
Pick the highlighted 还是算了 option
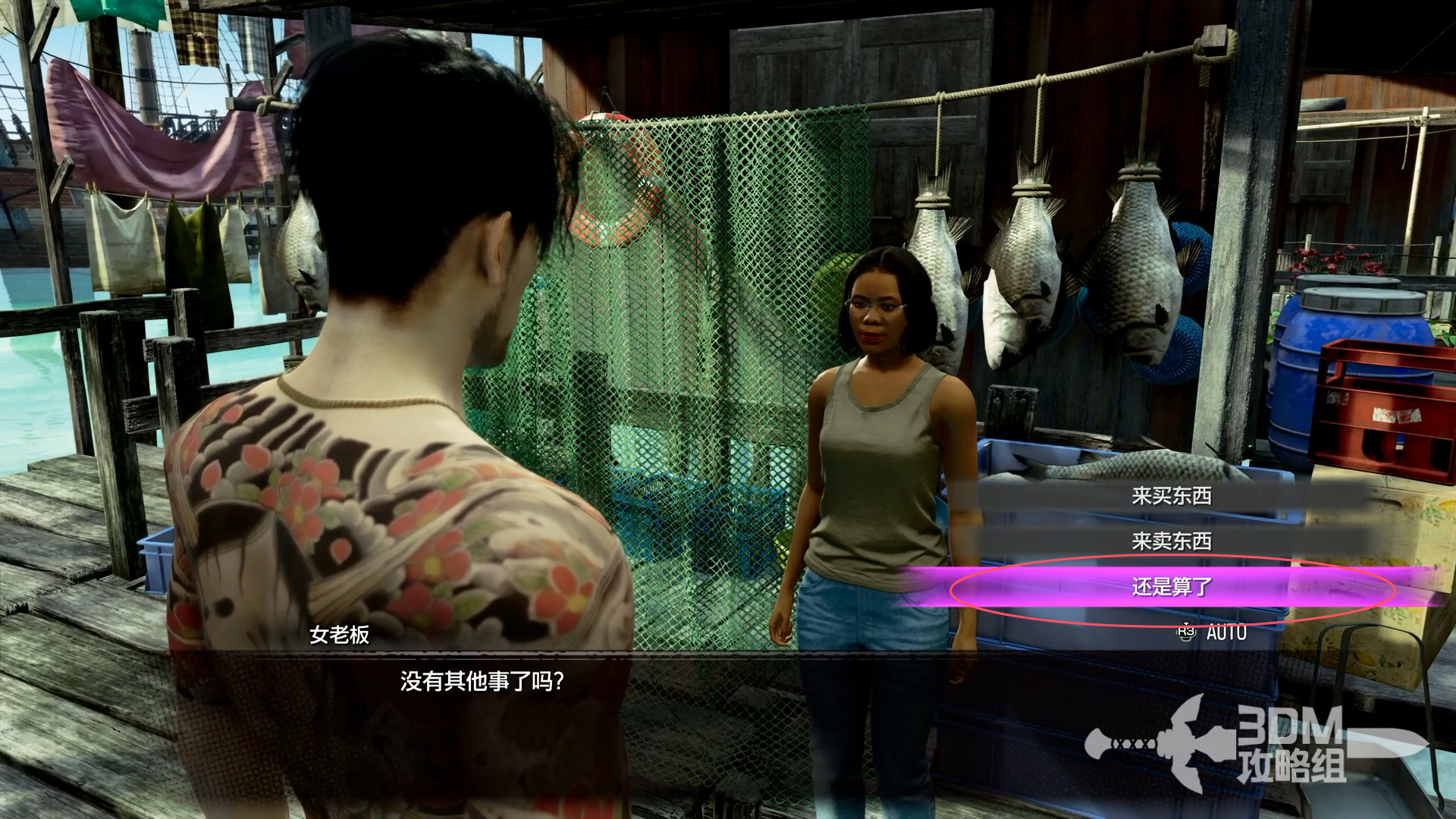[1172, 587]
